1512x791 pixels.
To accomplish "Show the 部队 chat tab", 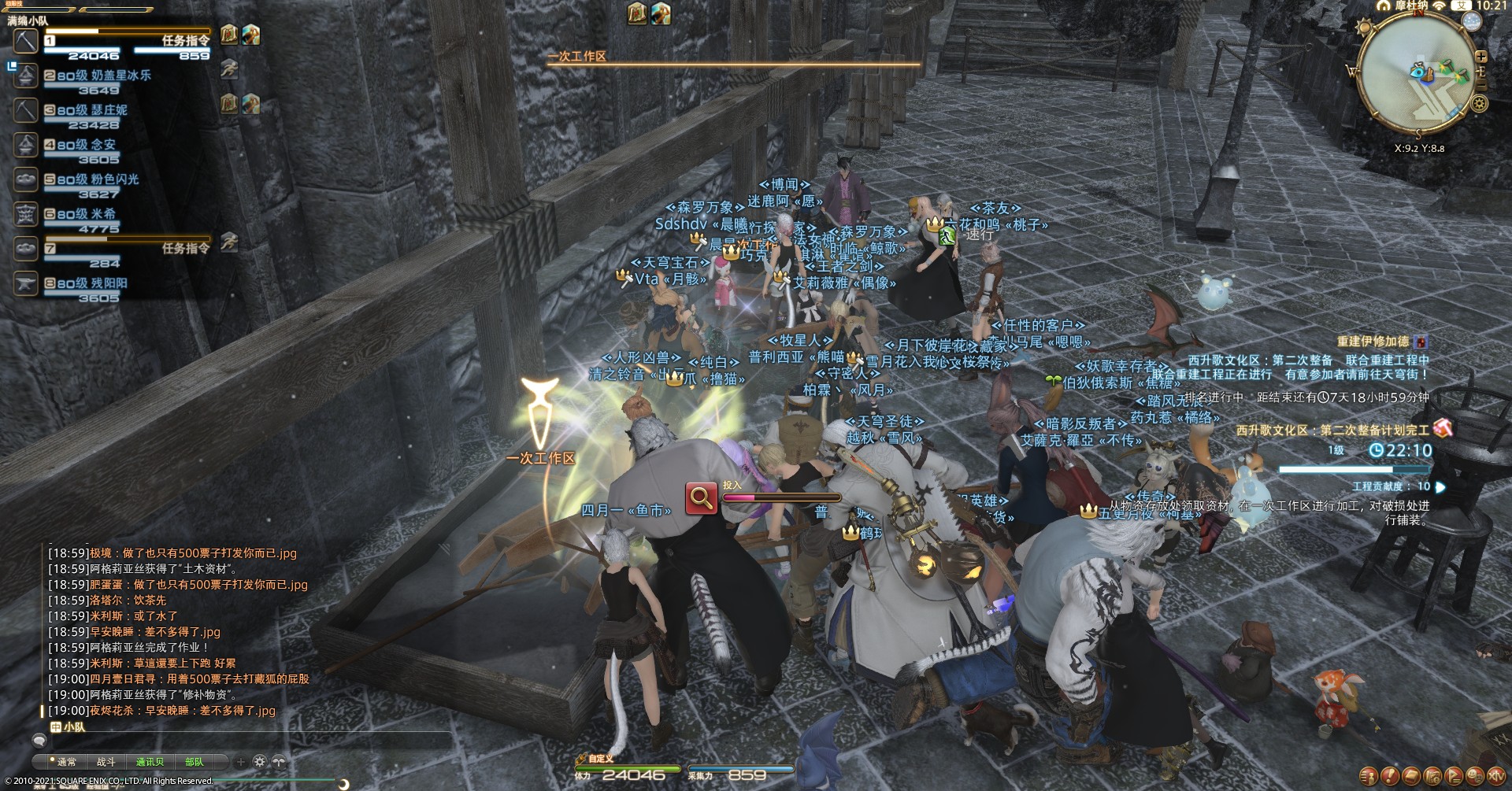I will click(194, 762).
